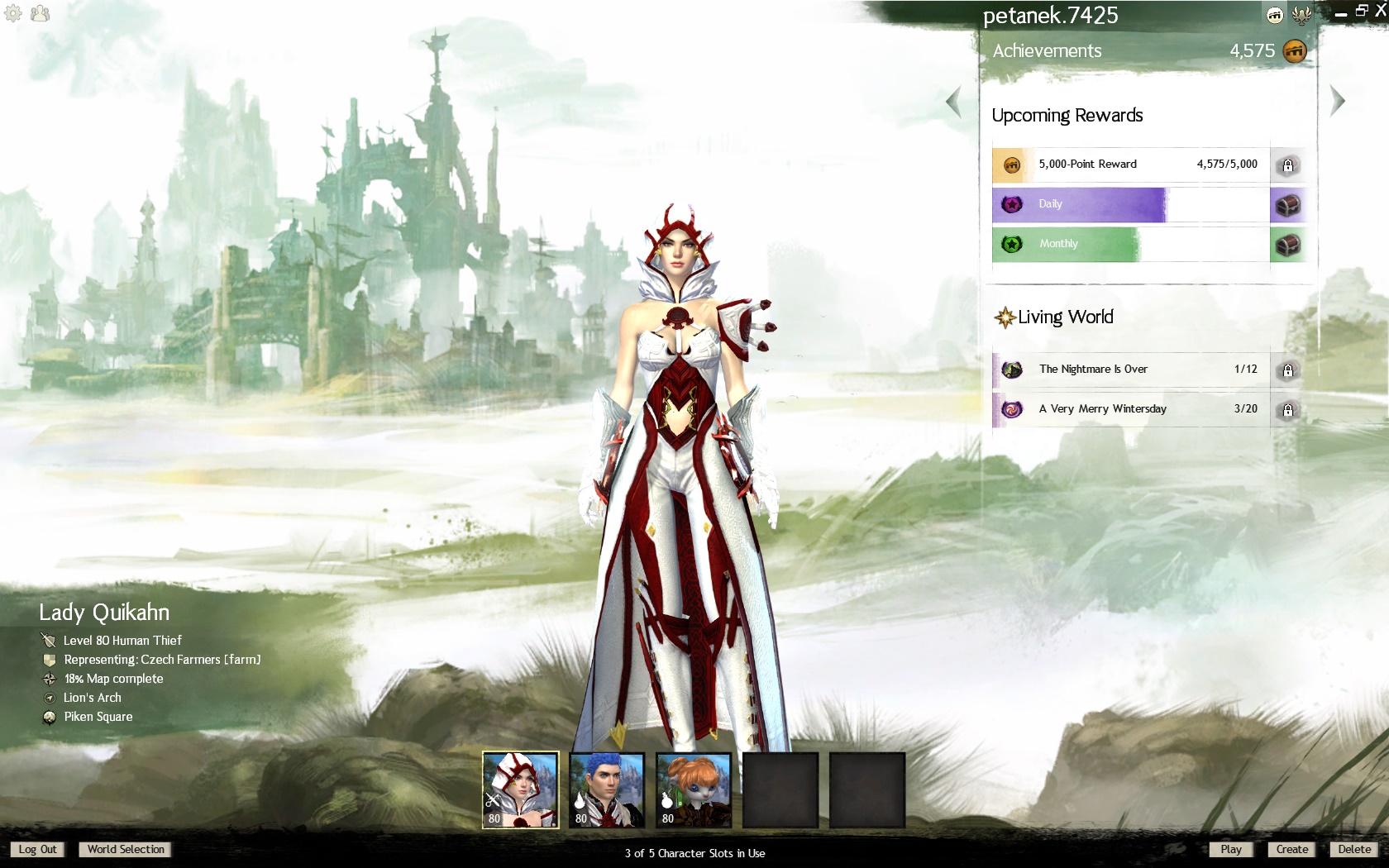Open the World Selection screen

click(126, 849)
